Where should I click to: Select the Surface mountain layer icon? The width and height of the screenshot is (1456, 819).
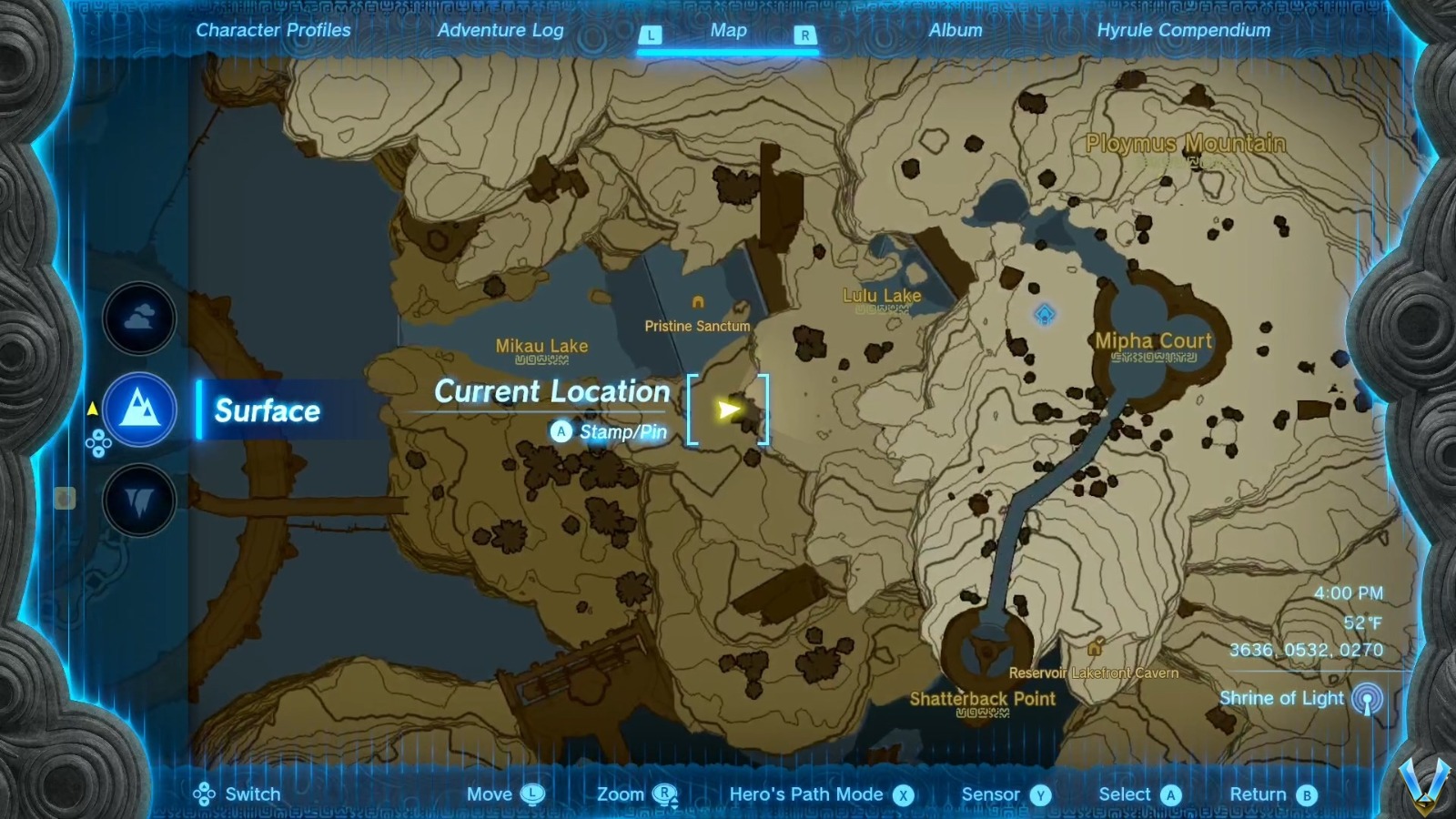pos(138,409)
